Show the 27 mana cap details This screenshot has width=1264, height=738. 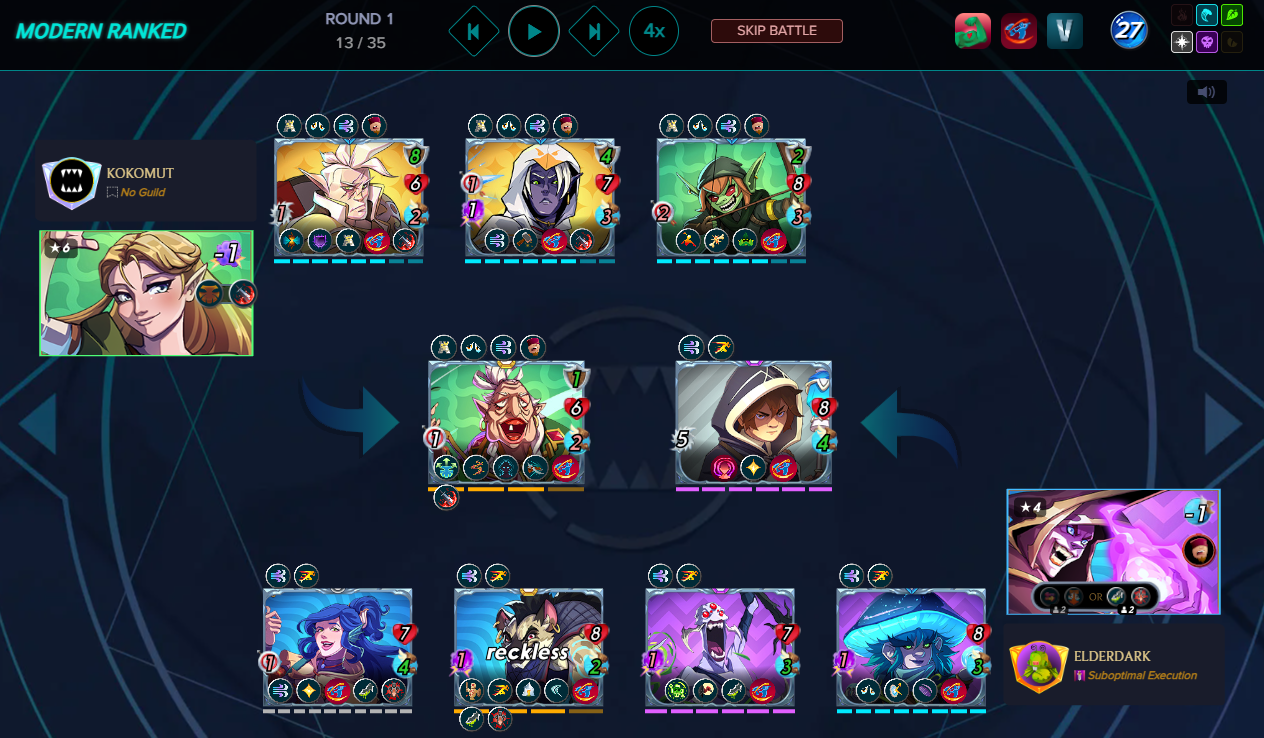[x=1129, y=31]
